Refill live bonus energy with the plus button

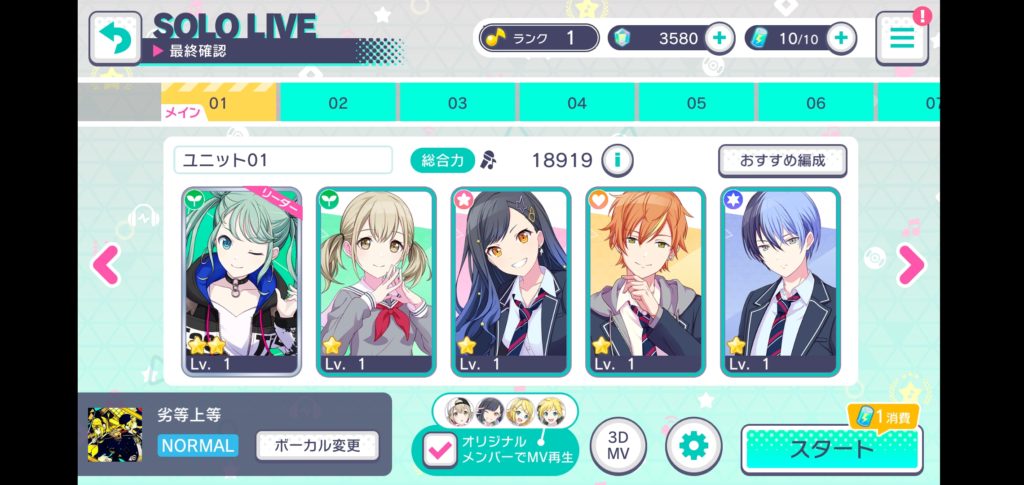tap(841, 39)
